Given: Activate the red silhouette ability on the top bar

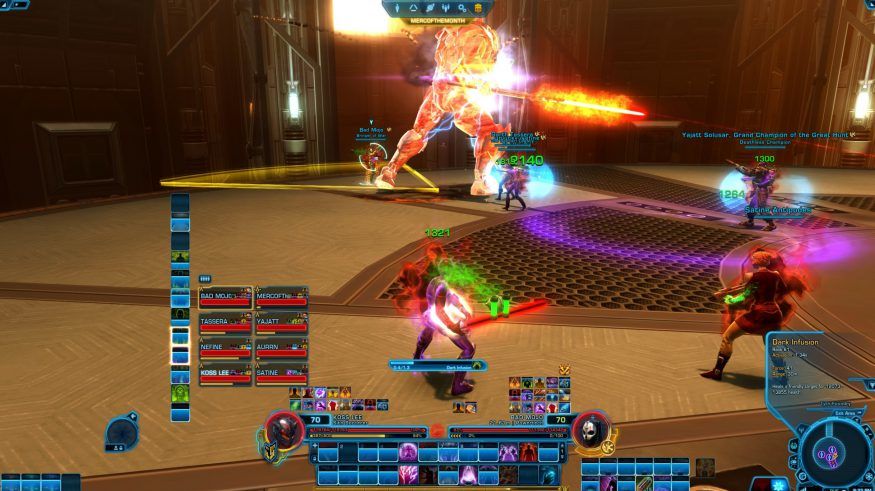Looking at the screenshot, I should [x=528, y=453].
